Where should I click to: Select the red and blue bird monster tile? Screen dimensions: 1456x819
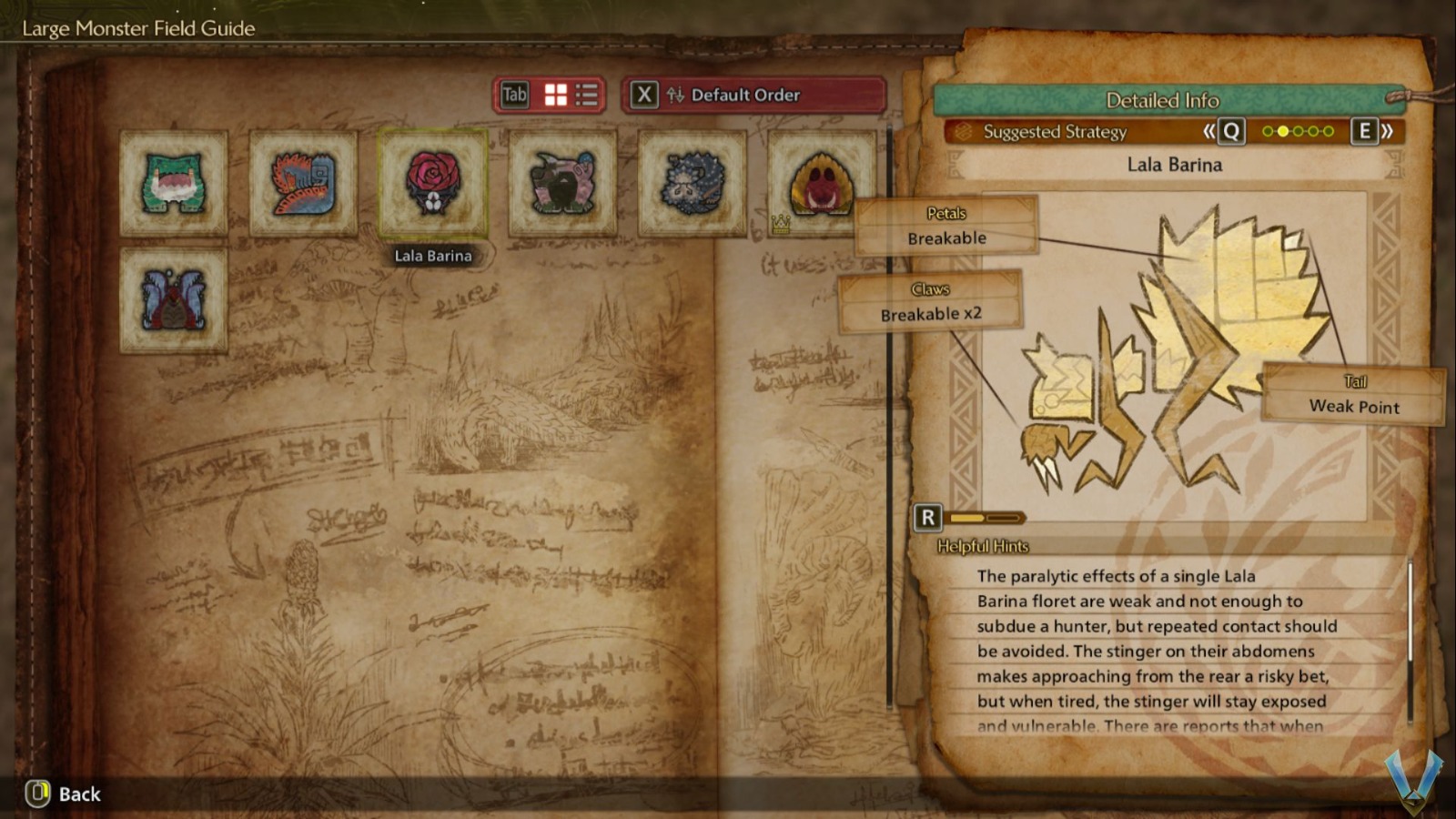click(303, 183)
